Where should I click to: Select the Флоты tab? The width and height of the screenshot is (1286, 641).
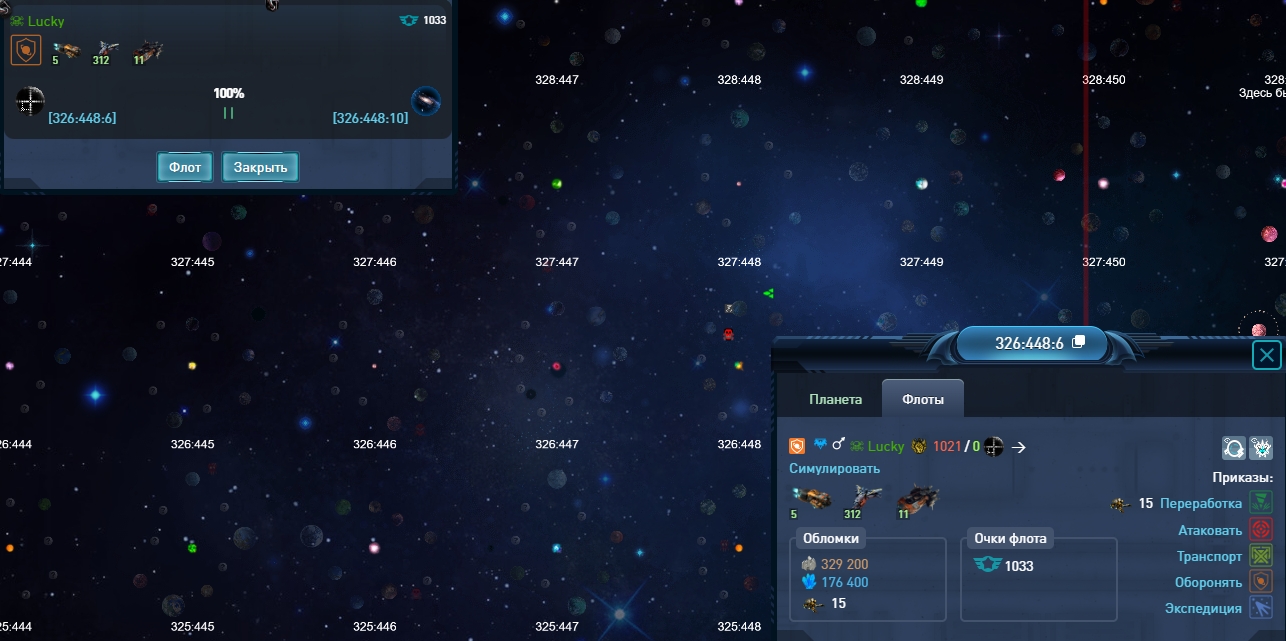pos(922,399)
